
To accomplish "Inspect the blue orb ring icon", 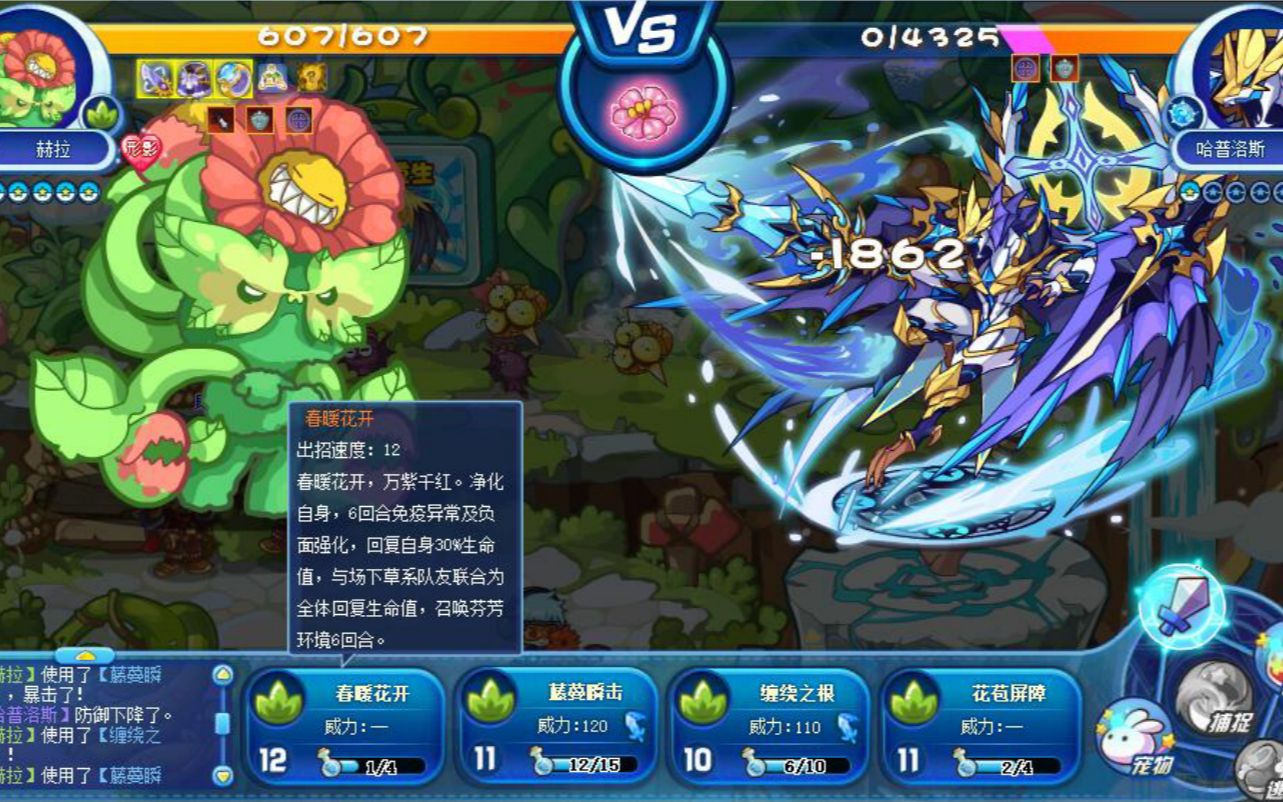I will tap(234, 77).
